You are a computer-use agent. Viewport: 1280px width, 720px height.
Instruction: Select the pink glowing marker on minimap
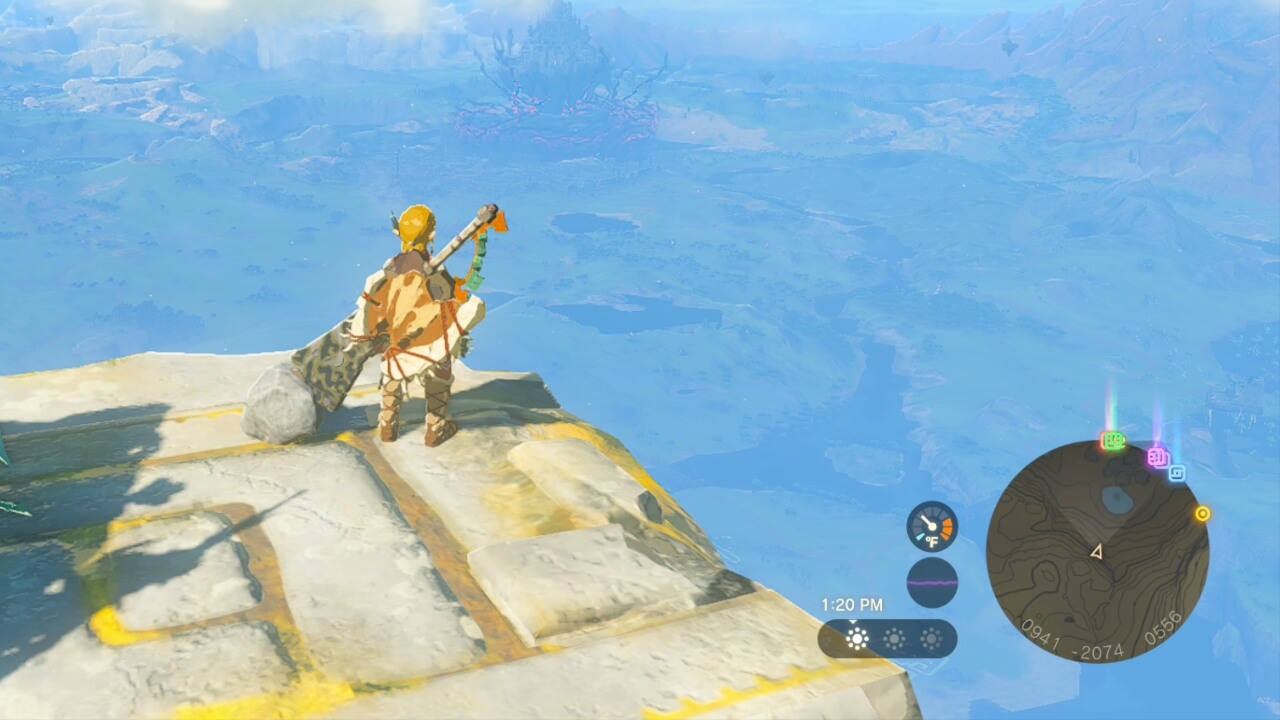pyautogui.click(x=1158, y=458)
